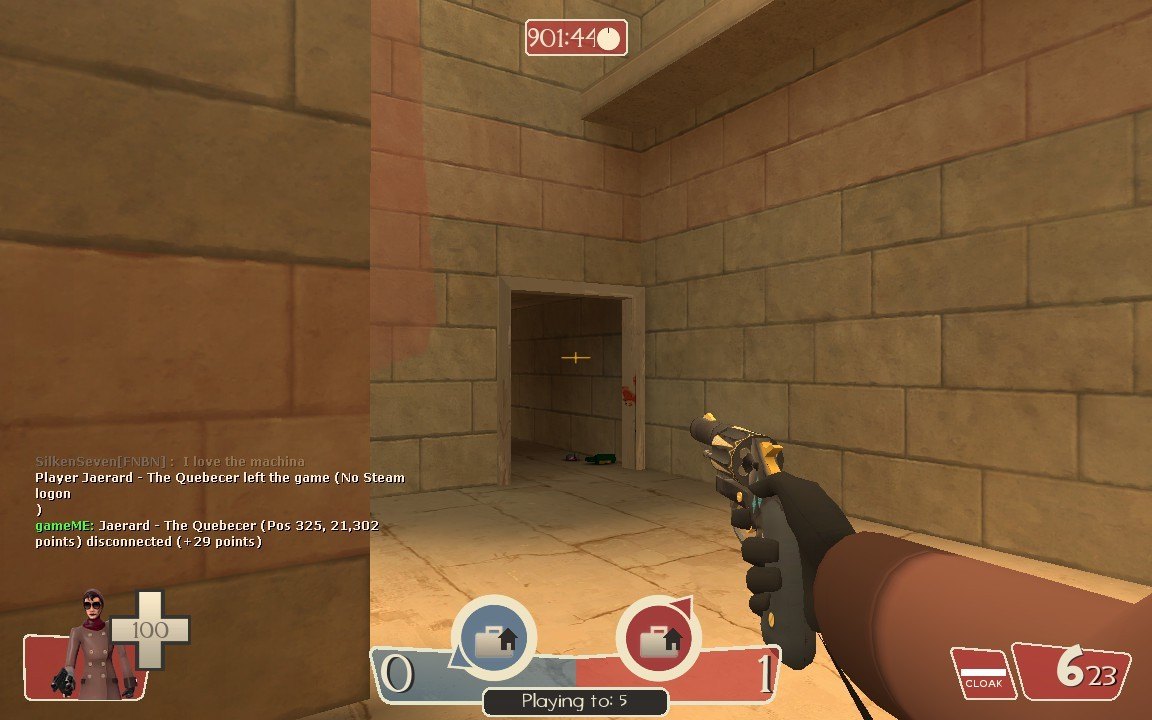Click SilkenSeven's chat message
1152x720 pixels.
(170, 461)
